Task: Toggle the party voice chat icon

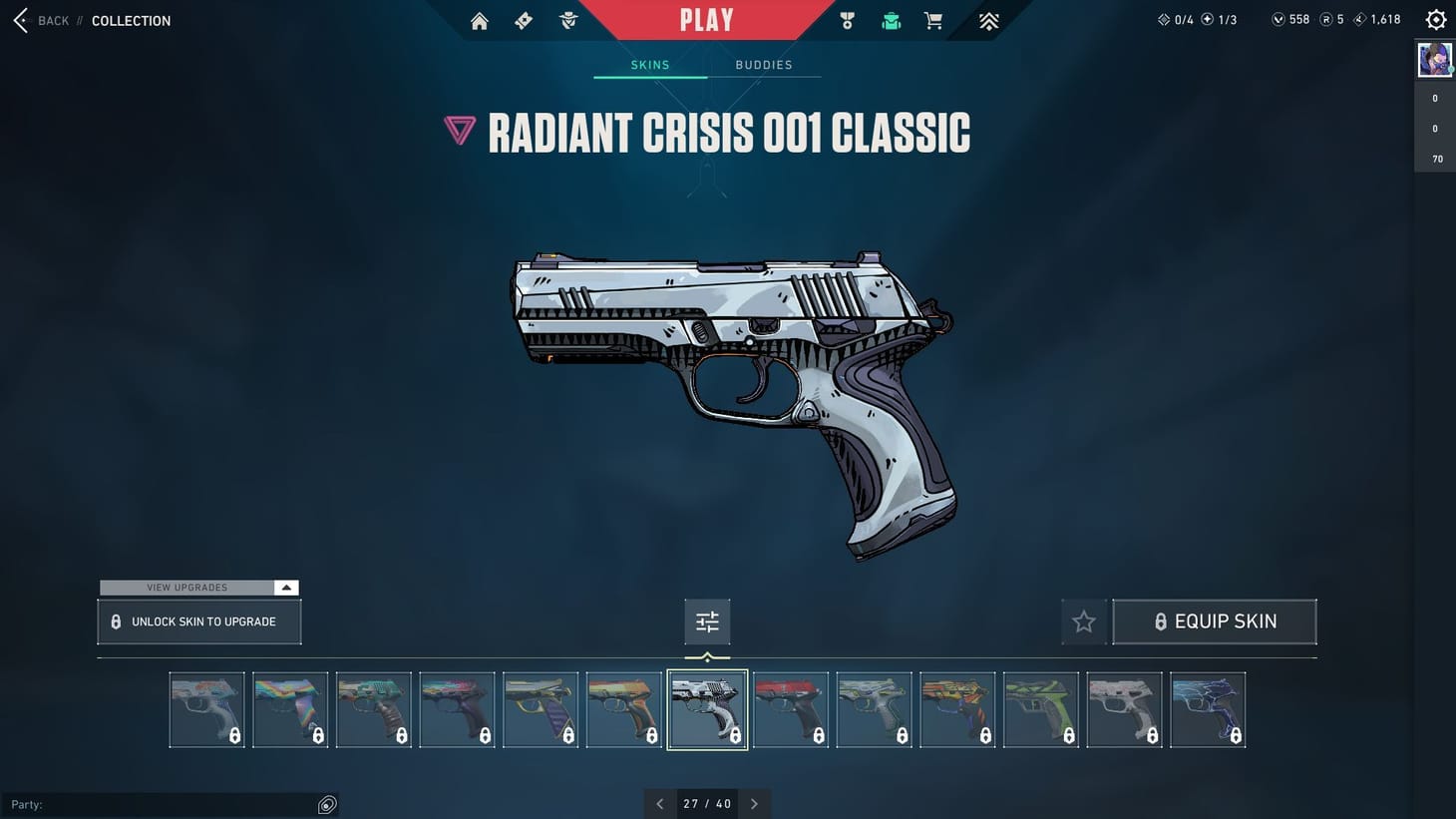Action: 327,804
